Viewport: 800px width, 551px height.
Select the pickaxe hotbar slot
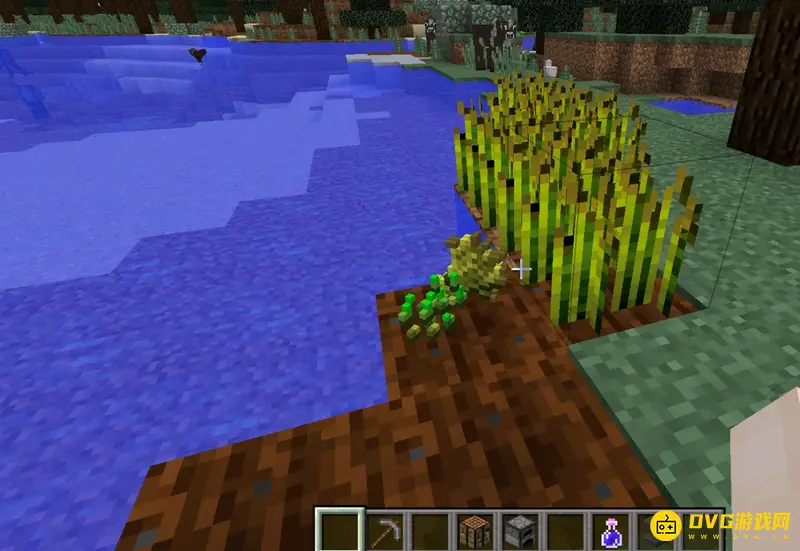coord(386,530)
